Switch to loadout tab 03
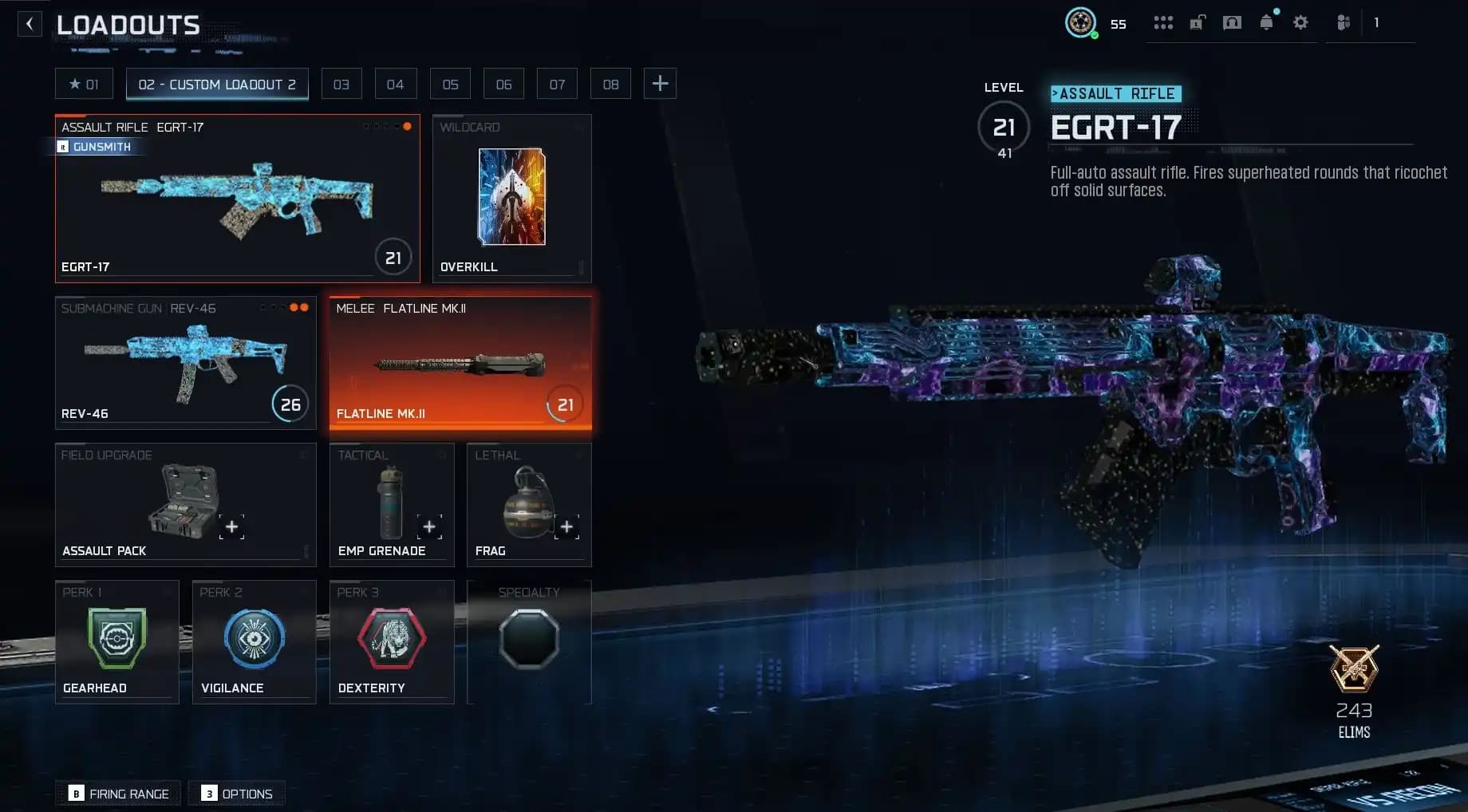The image size is (1468, 812). pos(341,83)
